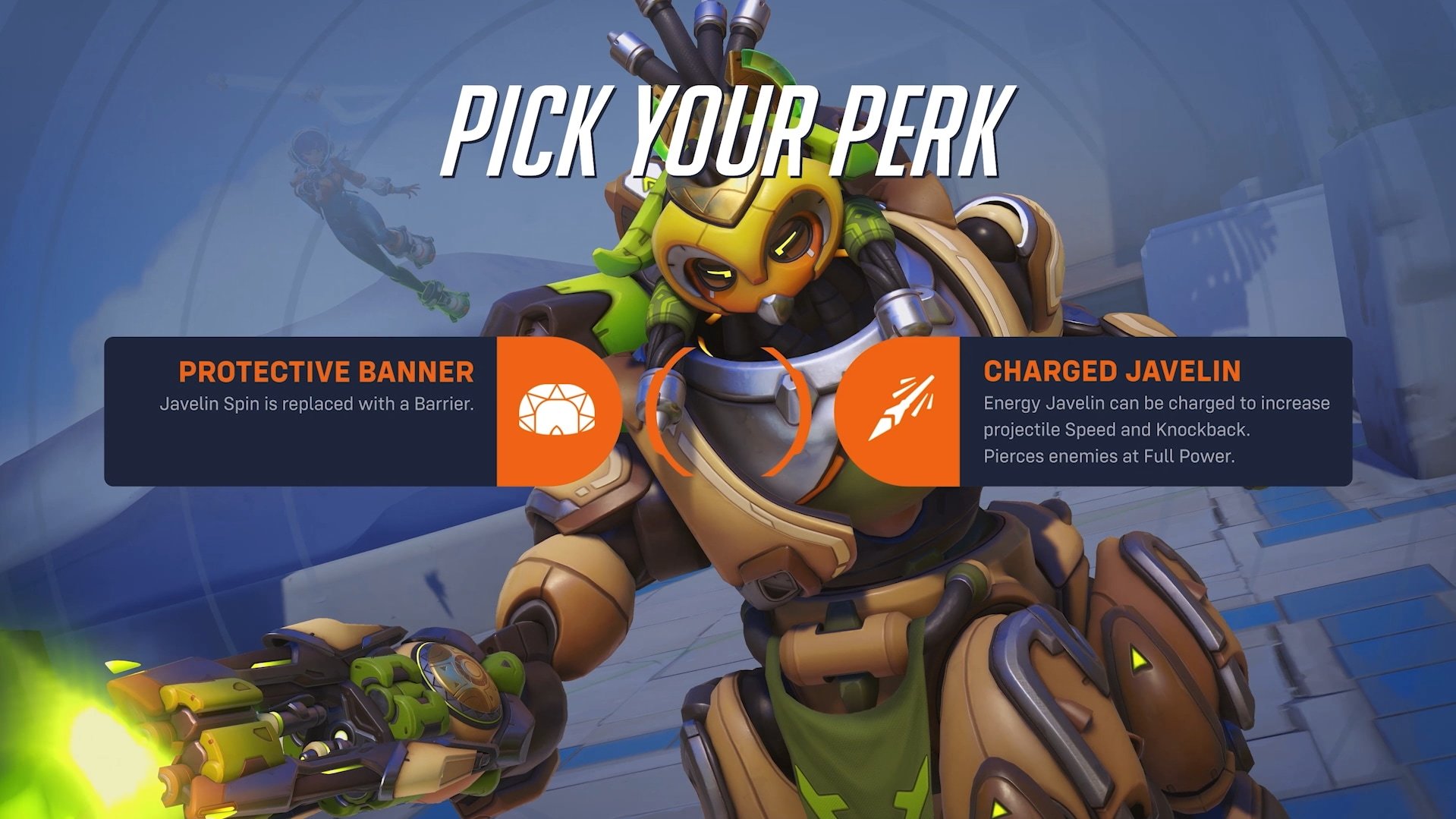Viewport: 1456px width, 819px height.
Task: Click the PROTECTIVE BANNER heading text
Action: [x=325, y=372]
